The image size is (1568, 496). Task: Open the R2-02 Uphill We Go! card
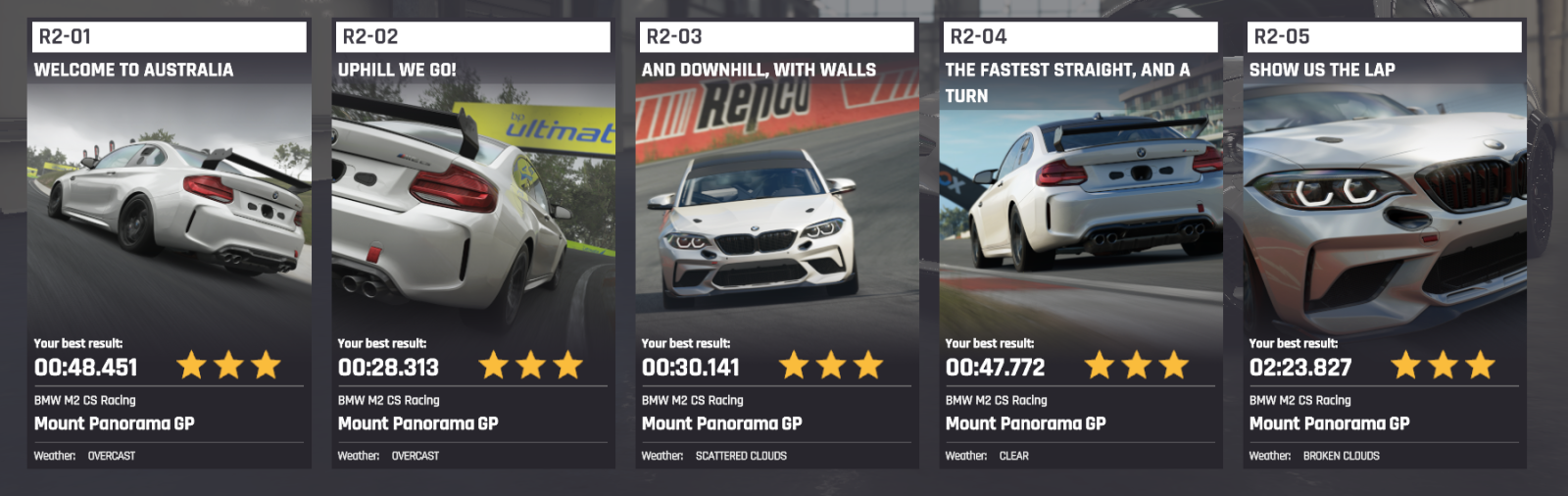[472, 245]
